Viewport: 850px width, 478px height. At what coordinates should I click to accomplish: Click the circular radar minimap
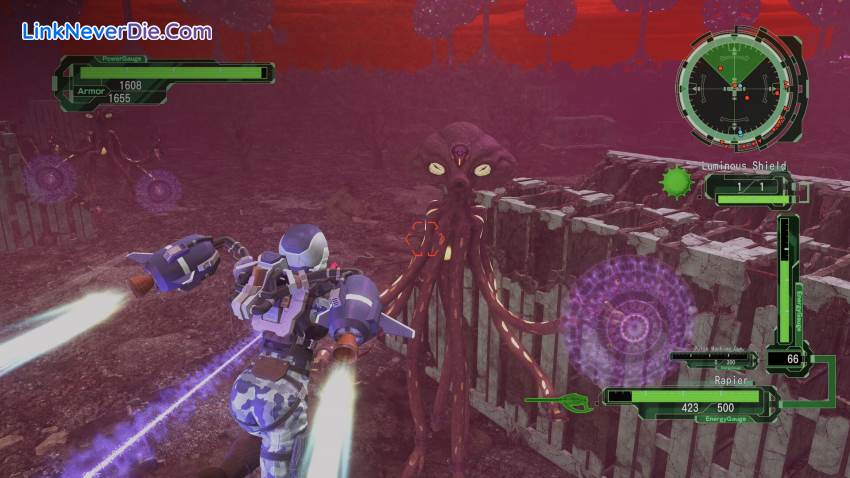click(x=739, y=86)
